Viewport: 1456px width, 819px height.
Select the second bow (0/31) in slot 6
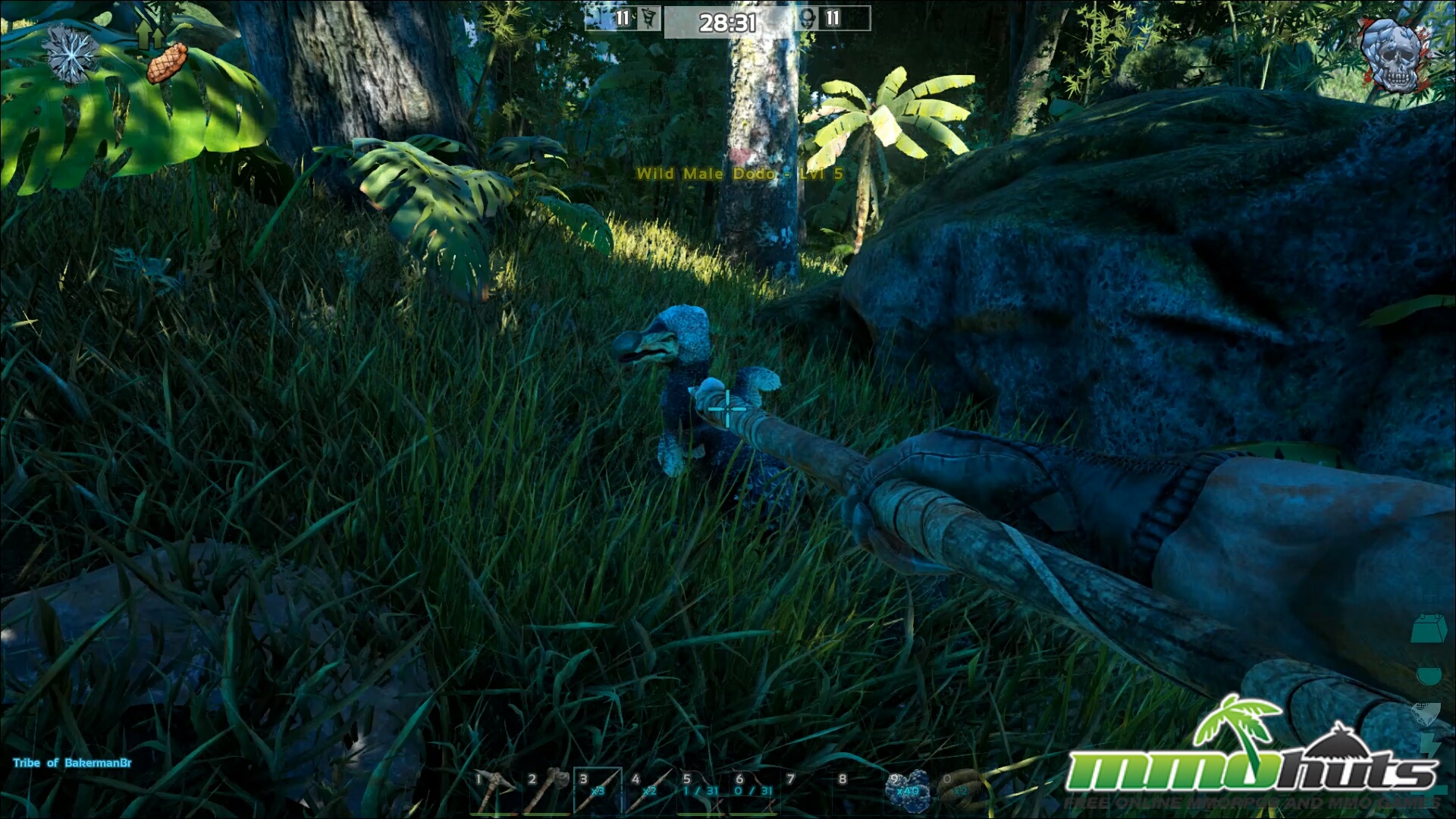pos(755,792)
